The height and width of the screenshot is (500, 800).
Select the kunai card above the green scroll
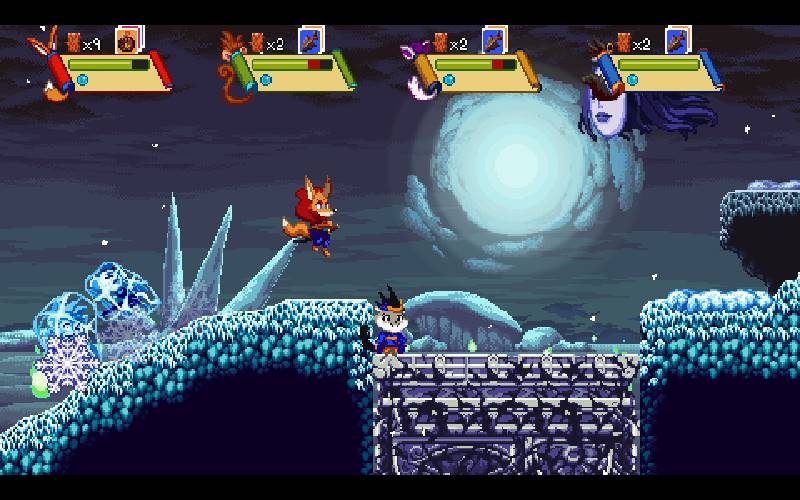tap(311, 41)
